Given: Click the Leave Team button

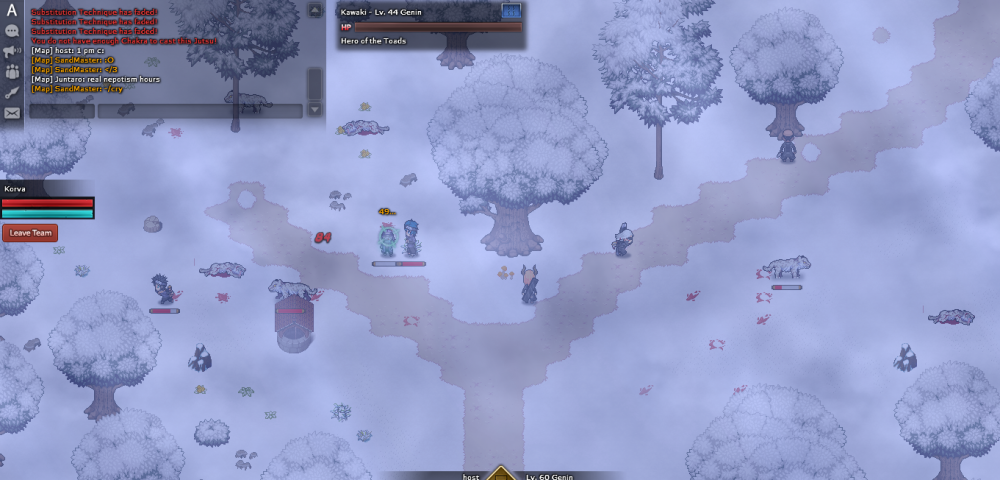Looking at the screenshot, I should pos(30,233).
